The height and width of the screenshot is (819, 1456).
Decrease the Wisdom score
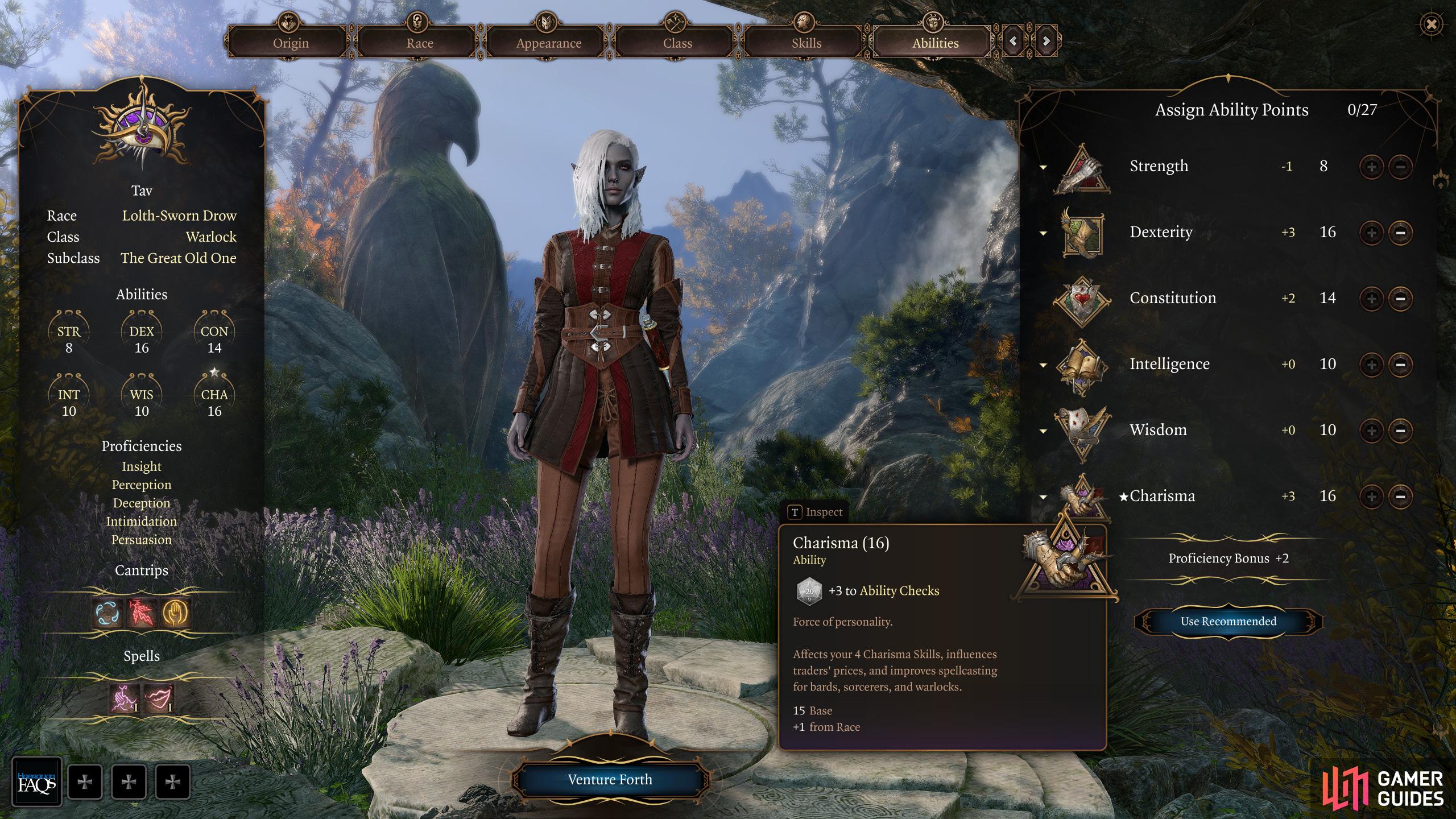coord(1400,431)
